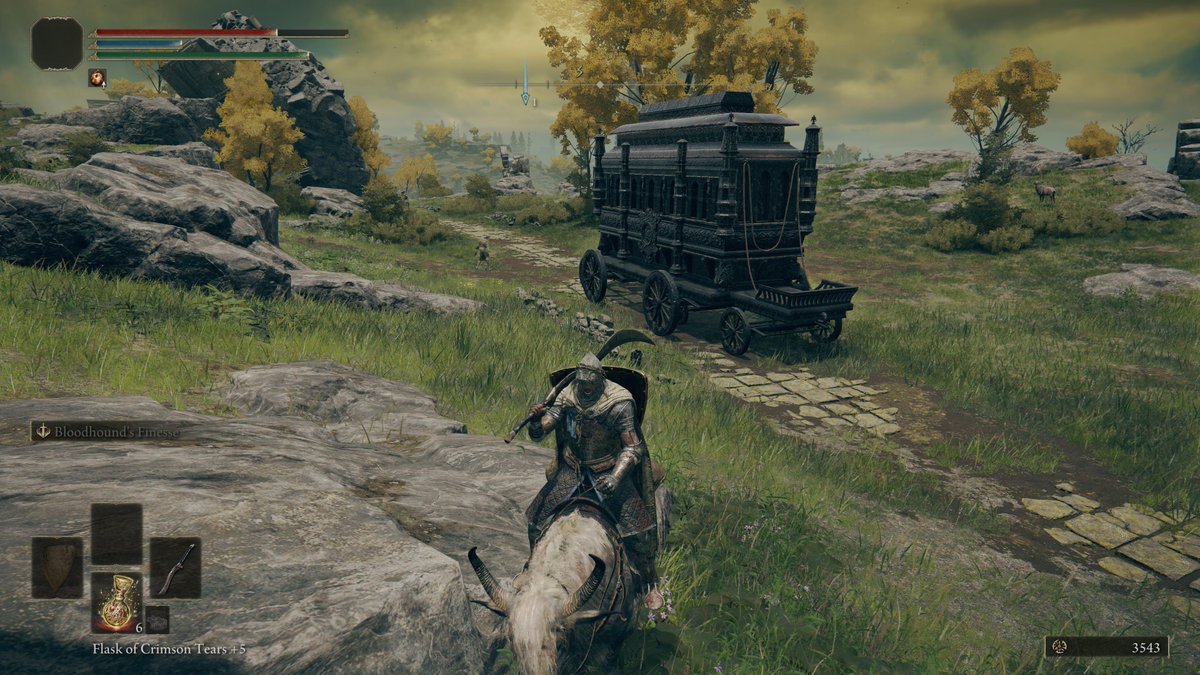
Task: Click the octagonal portrait frame by the health bar
Action: point(57,44)
